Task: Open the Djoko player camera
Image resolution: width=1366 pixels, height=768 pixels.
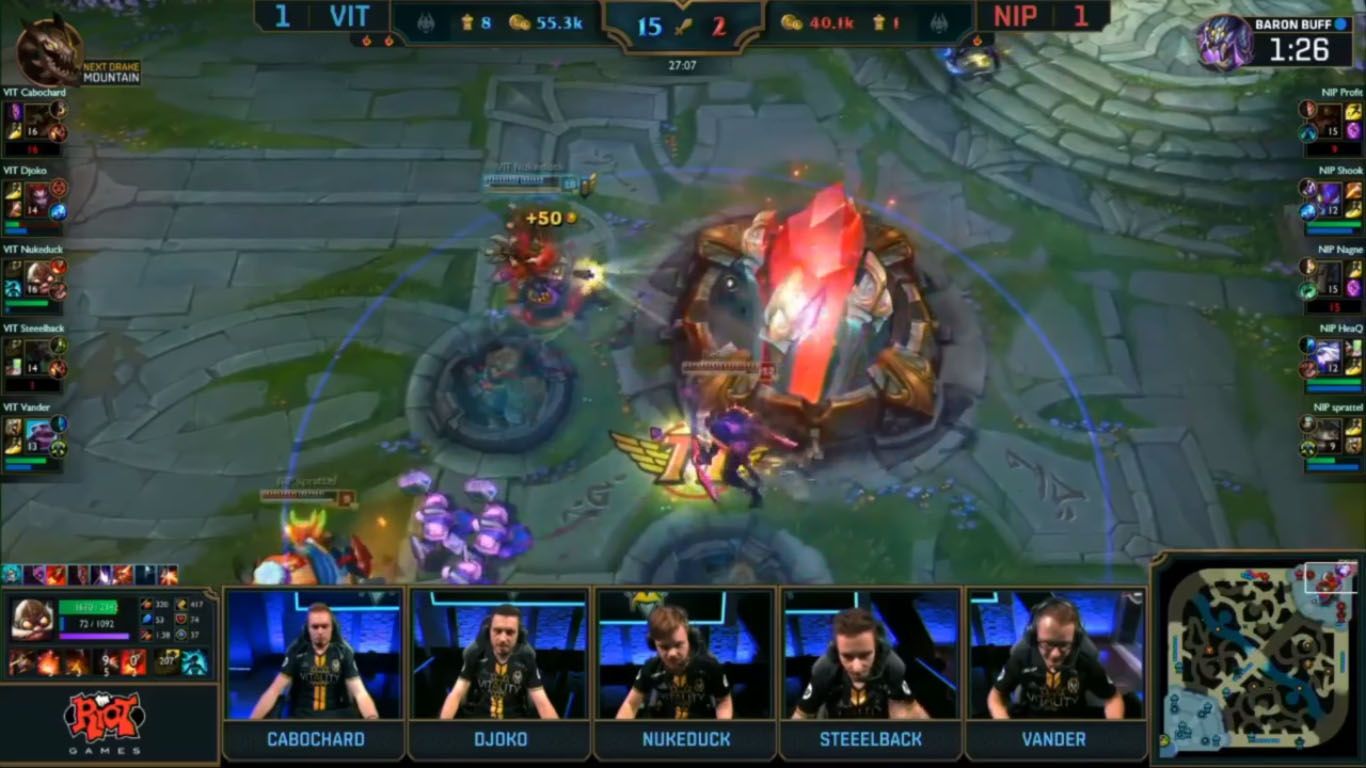Action: [500, 655]
